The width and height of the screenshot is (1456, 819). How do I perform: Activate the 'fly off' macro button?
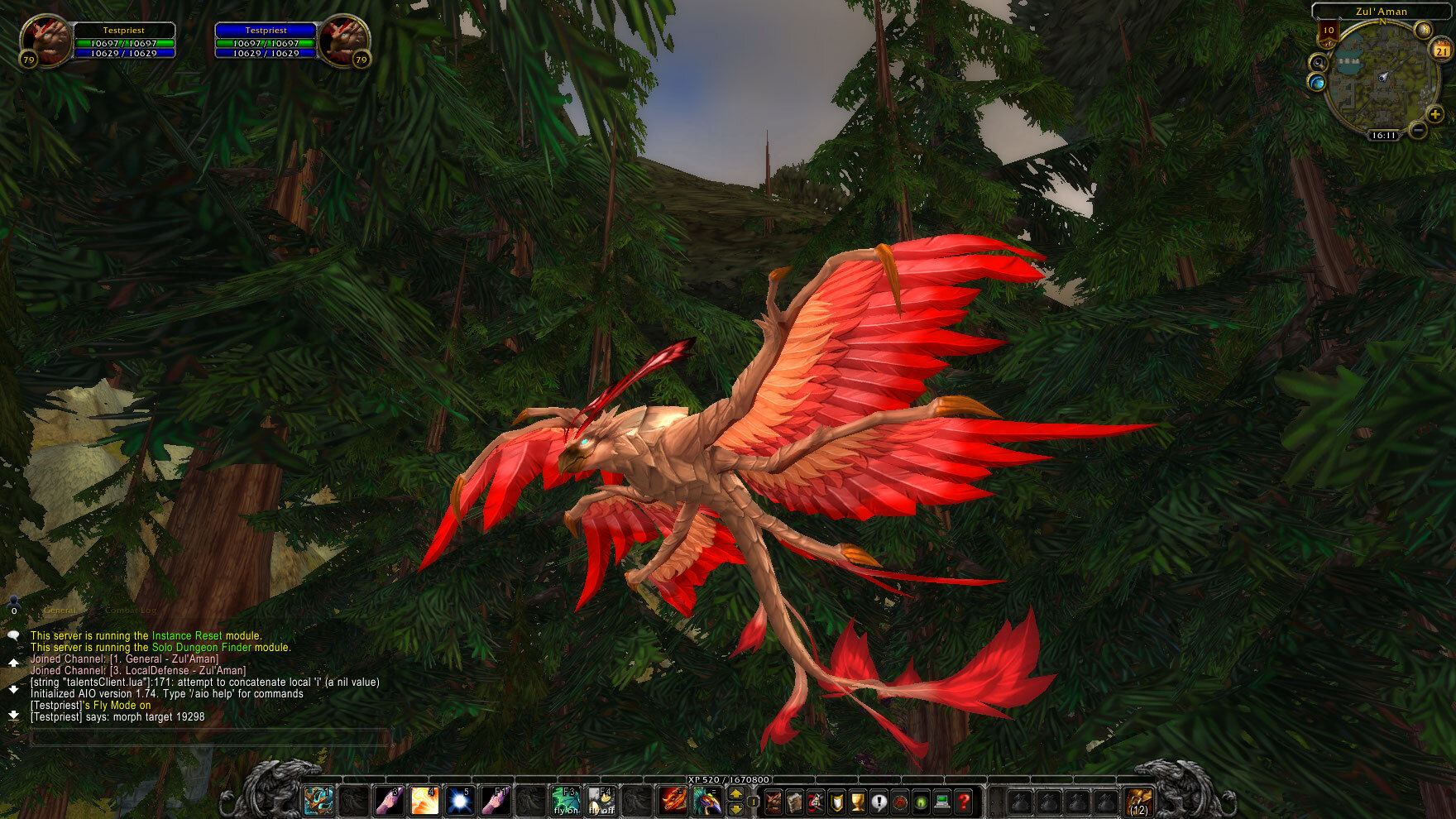tap(601, 801)
